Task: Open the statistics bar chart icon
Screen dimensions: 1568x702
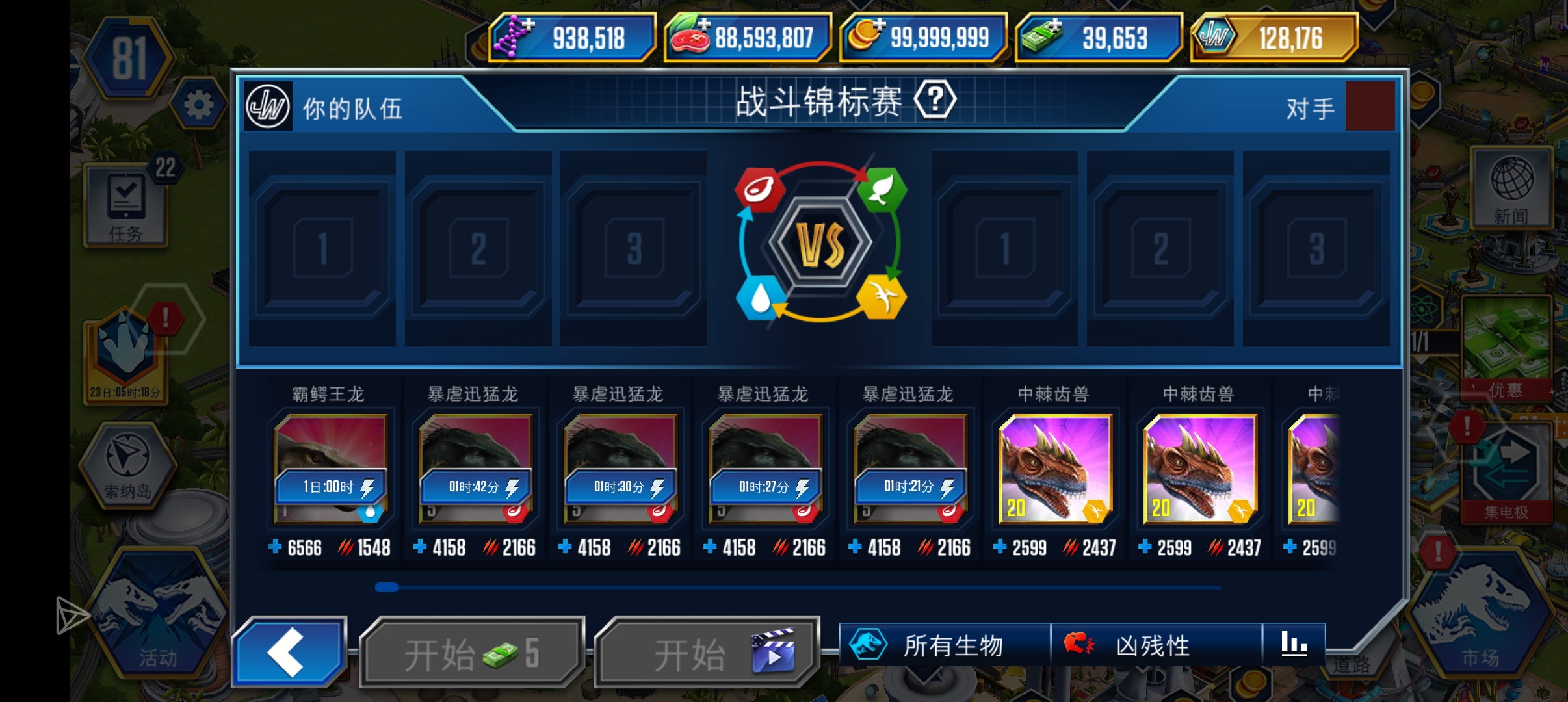Action: pyautogui.click(x=1296, y=645)
